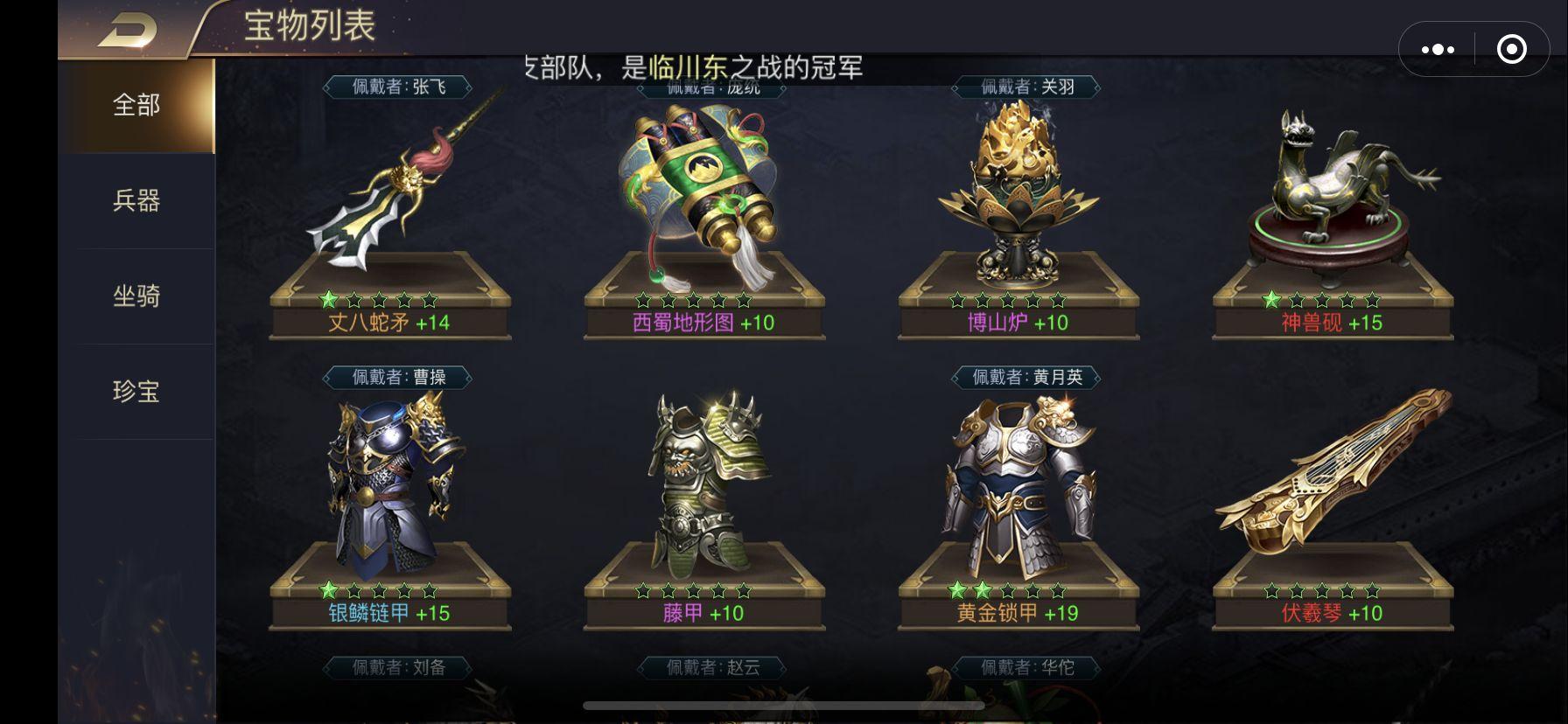The width and height of the screenshot is (1568, 724).
Task: Expand the 佩戴者:赵云 treasure entry
Action: click(710, 669)
